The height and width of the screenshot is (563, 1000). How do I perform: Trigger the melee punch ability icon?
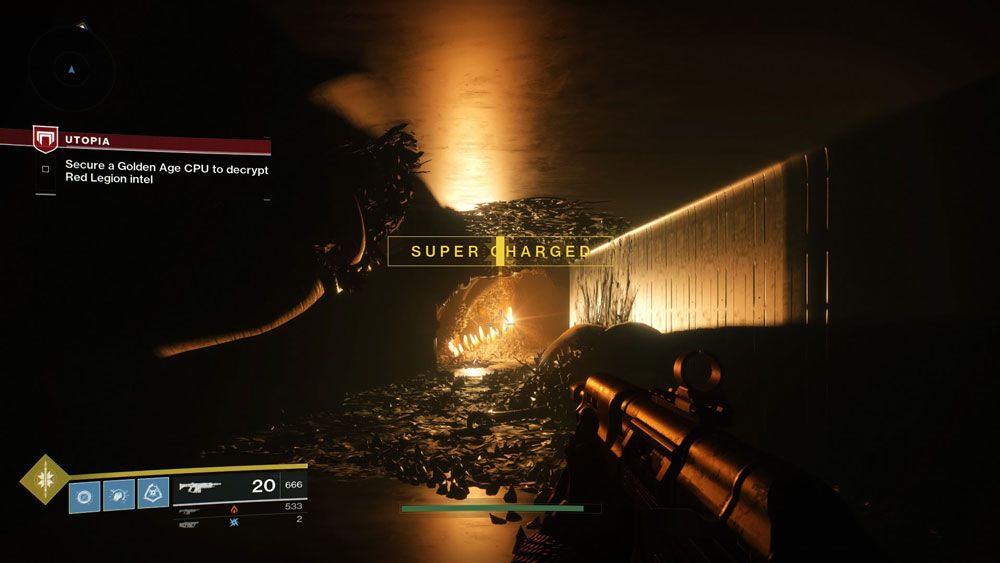coord(118,495)
